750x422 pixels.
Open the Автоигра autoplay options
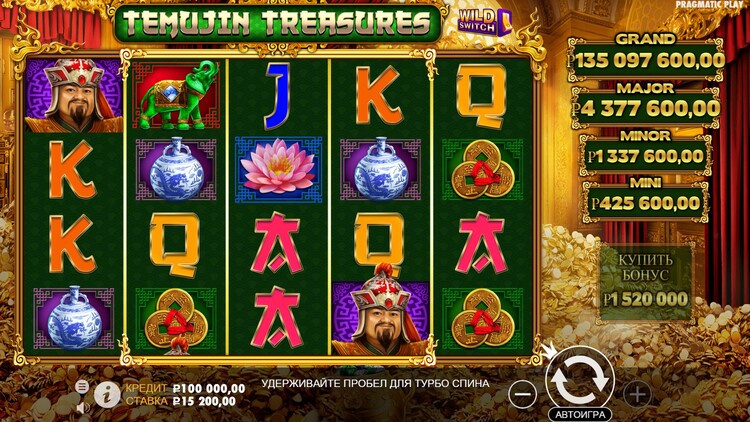coord(579,413)
